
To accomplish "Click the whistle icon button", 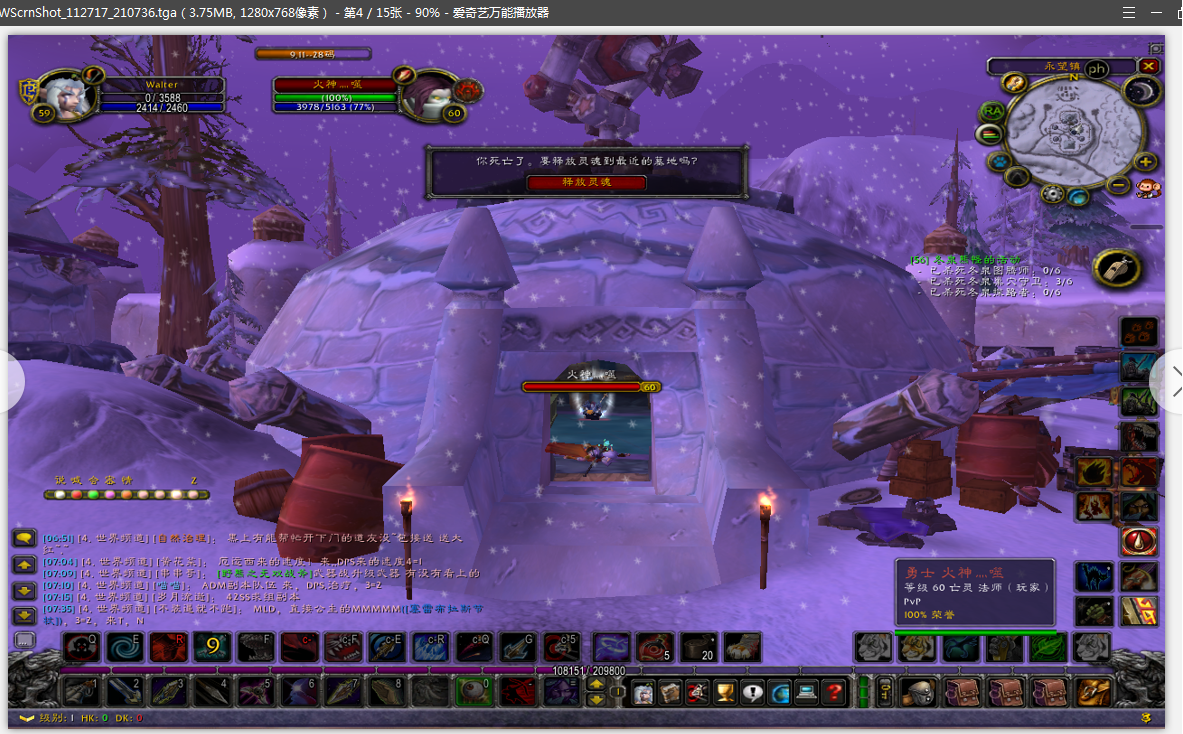I will coord(1117,268).
